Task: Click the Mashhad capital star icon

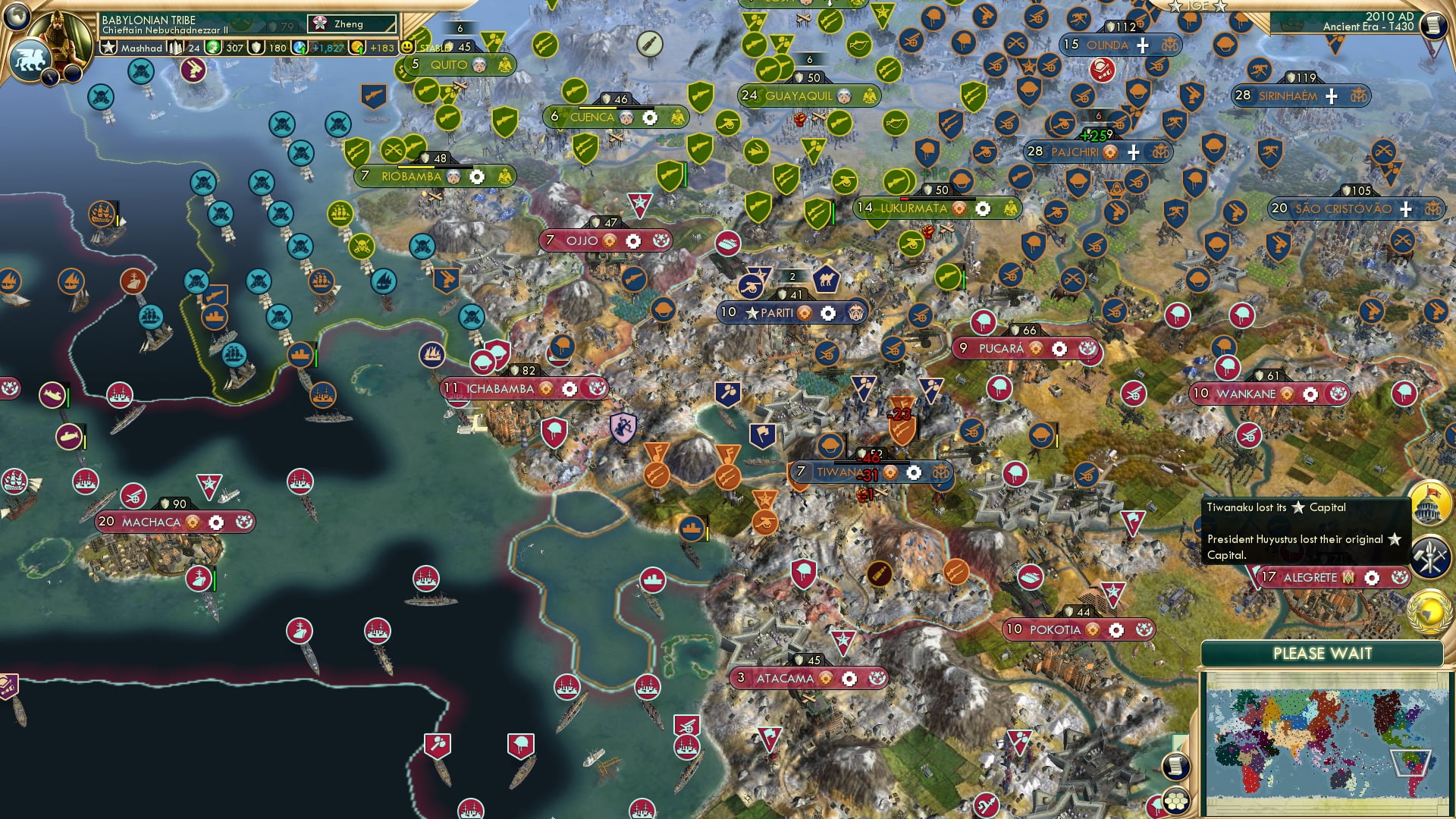Action: coord(107,47)
